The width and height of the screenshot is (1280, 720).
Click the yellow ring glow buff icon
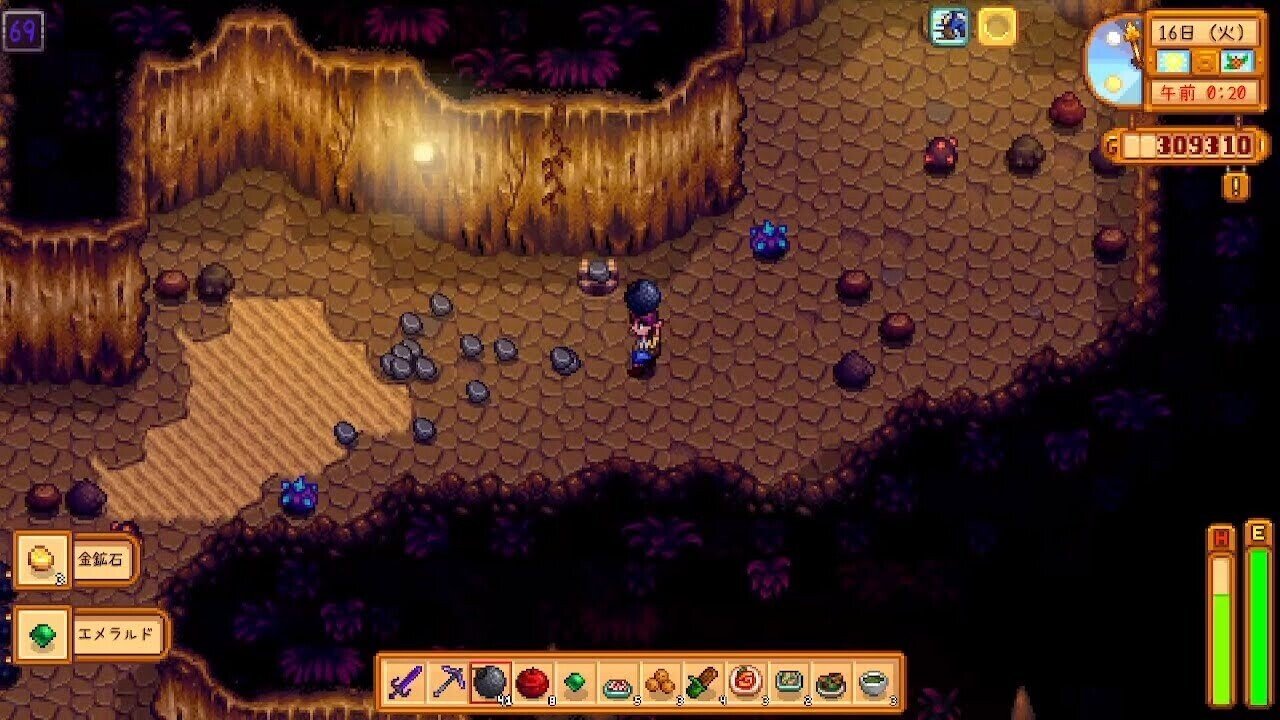(997, 27)
